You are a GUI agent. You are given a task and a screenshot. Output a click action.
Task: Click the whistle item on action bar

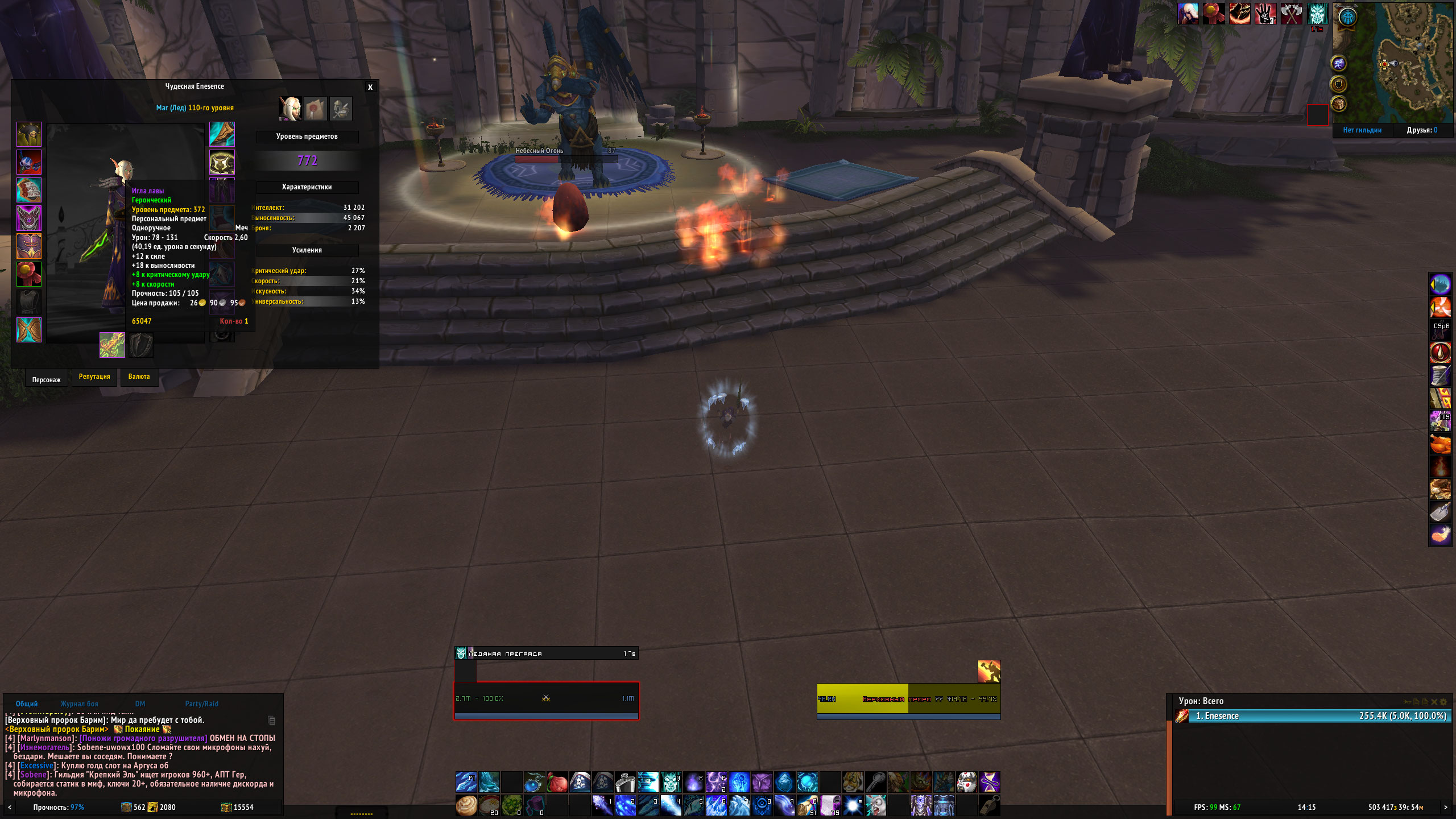pyautogui.click(x=989, y=805)
